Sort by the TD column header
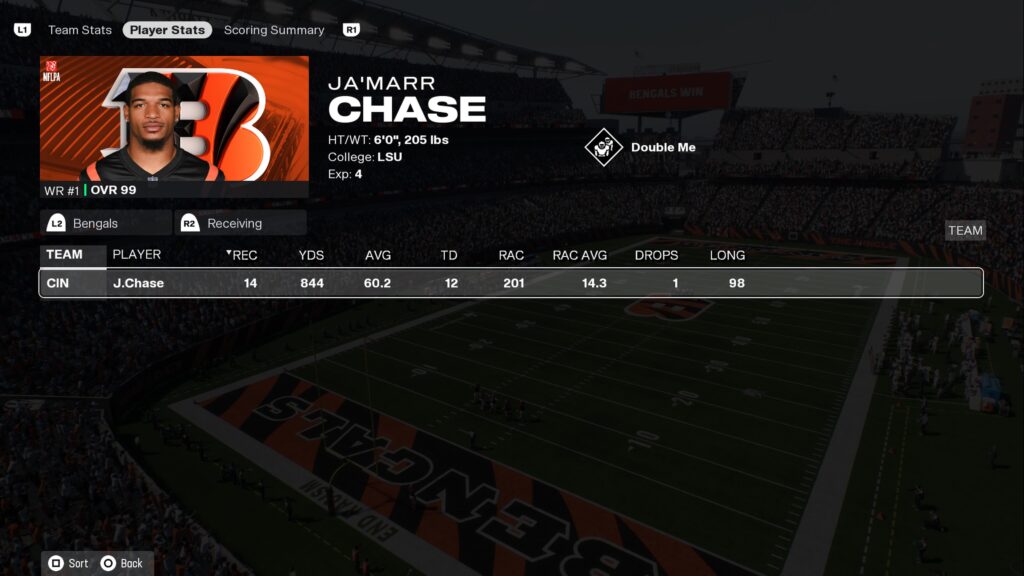Screen dimensions: 1024x576 click(x=449, y=255)
